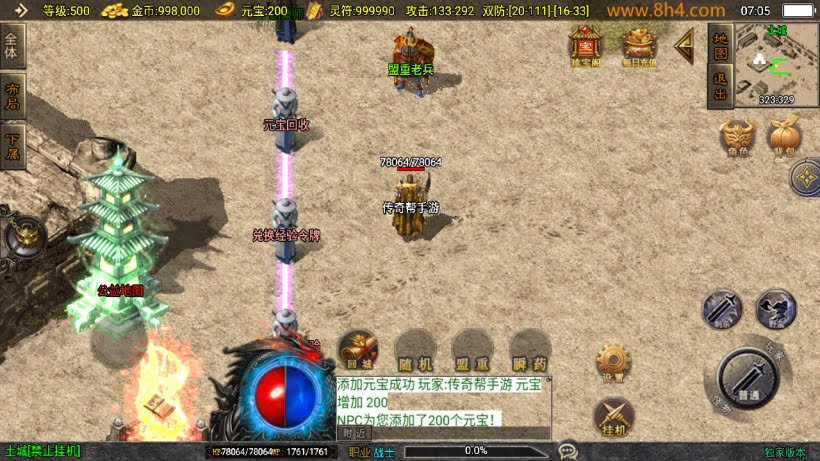
Task: Collapse the top icon row with the gold arrow
Action: pos(685,44)
